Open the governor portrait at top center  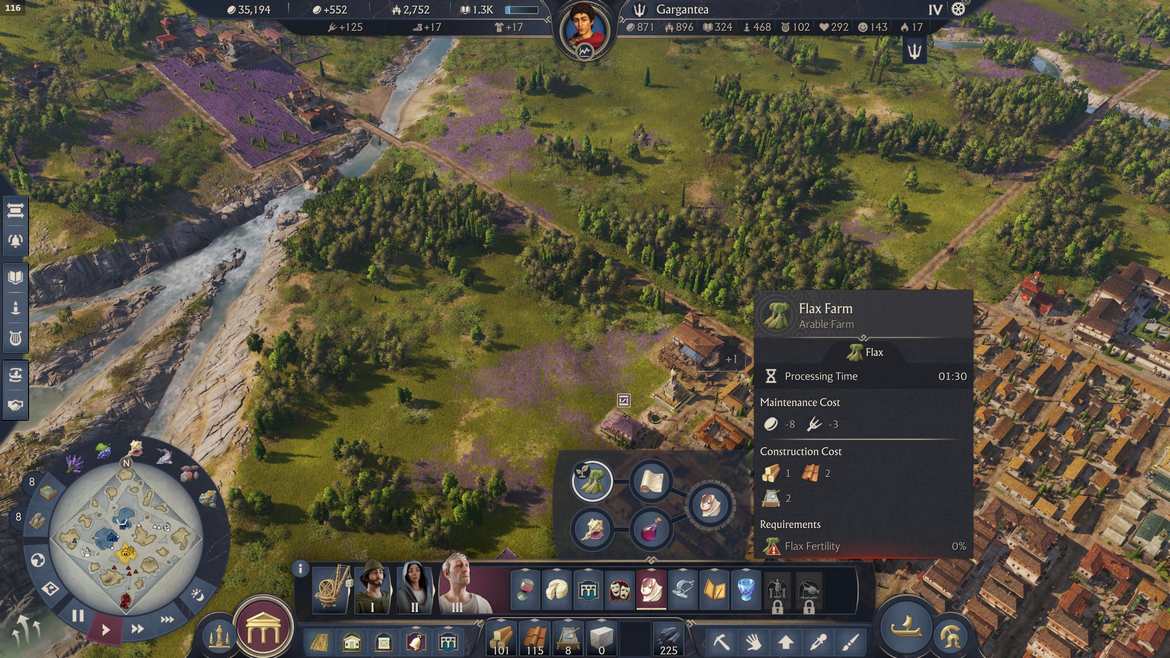click(585, 29)
